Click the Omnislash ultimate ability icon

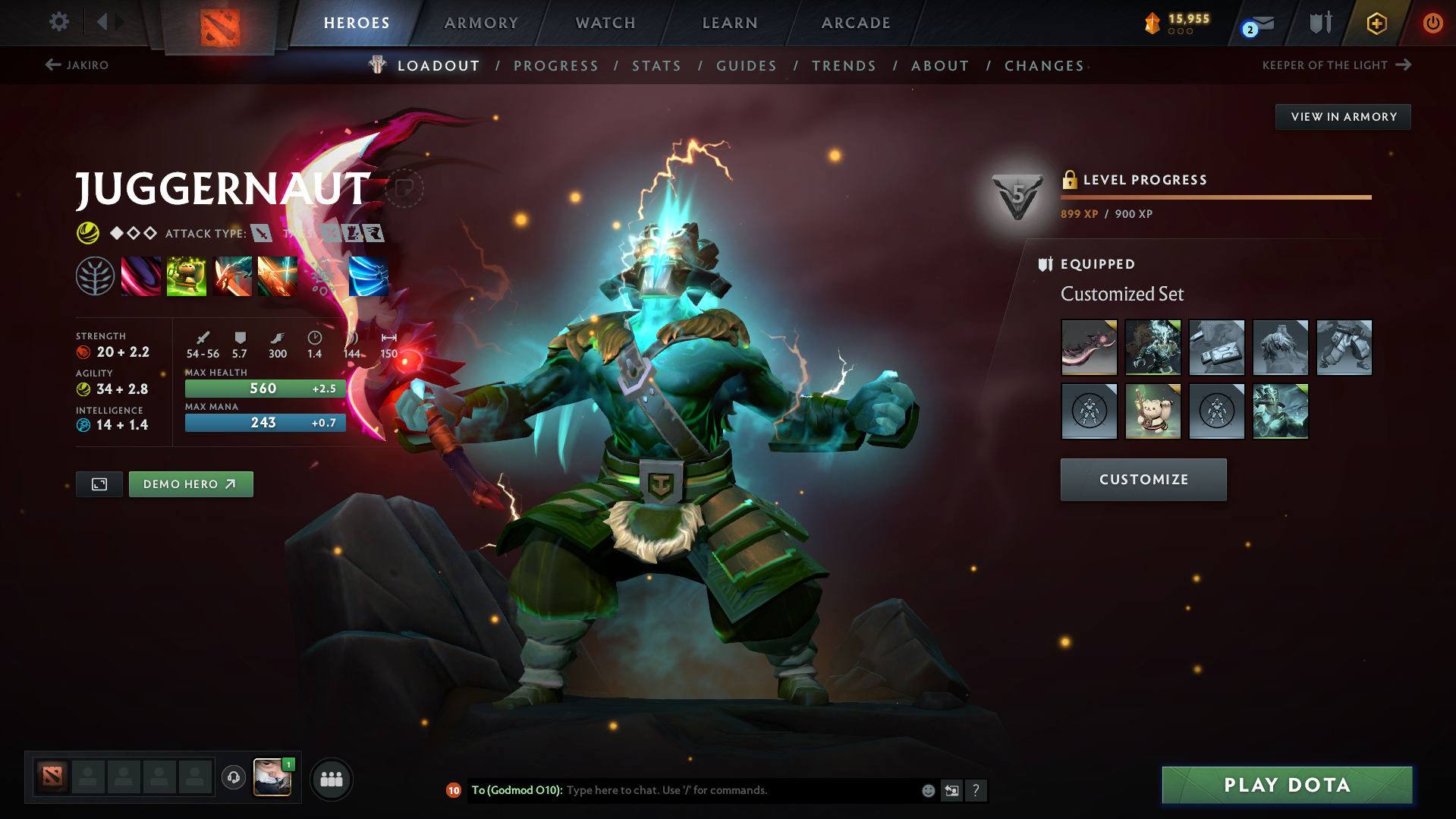tap(369, 276)
